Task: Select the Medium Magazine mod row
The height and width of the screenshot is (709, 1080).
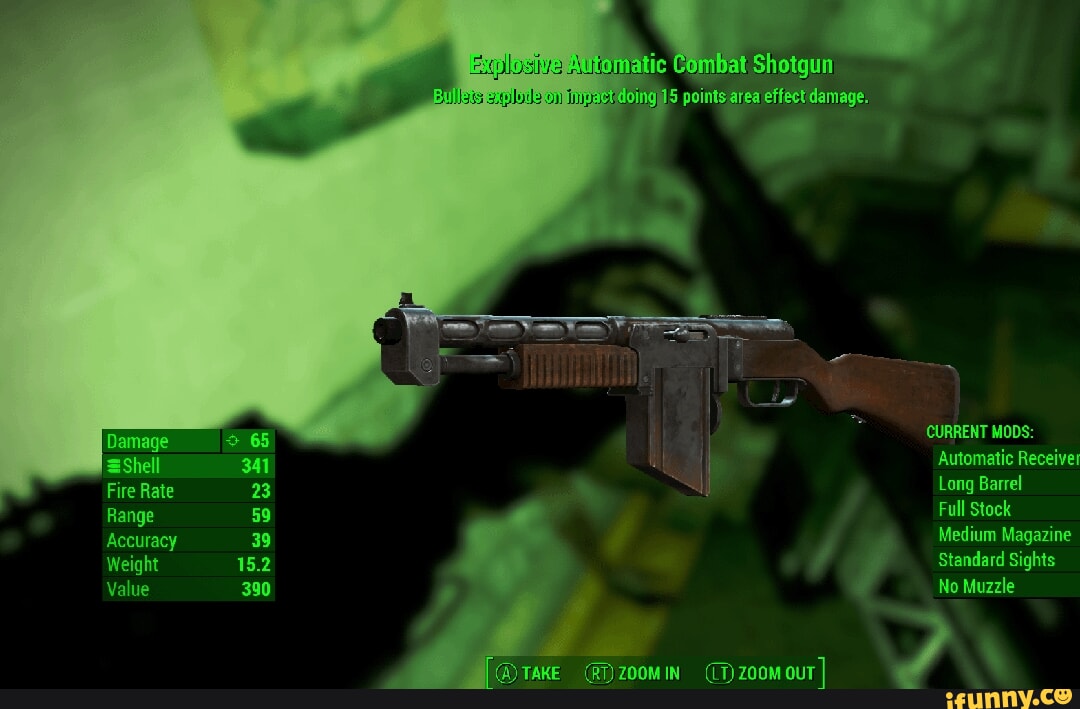Action: coord(1005,535)
